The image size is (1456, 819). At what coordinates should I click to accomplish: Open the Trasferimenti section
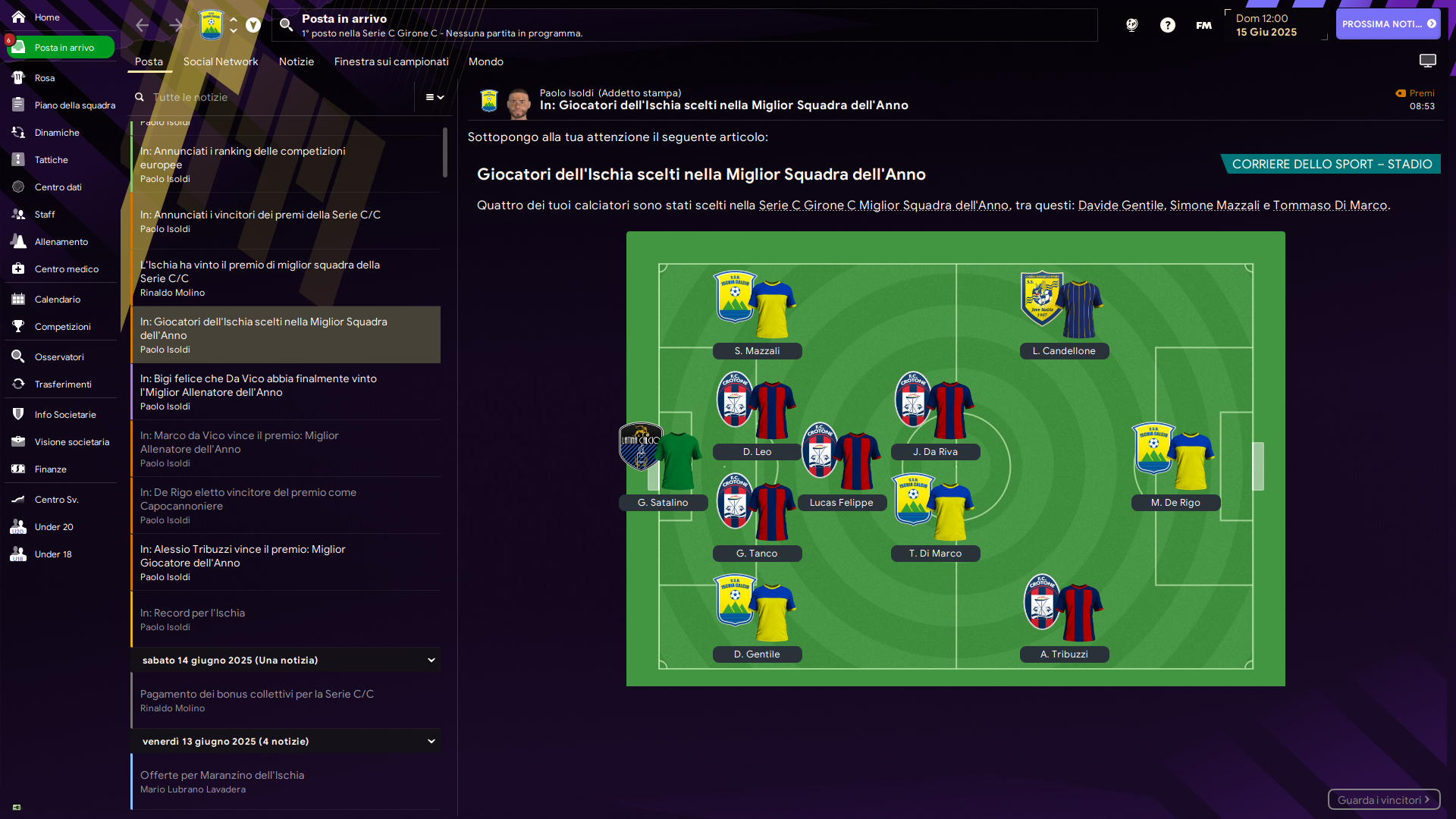click(62, 384)
